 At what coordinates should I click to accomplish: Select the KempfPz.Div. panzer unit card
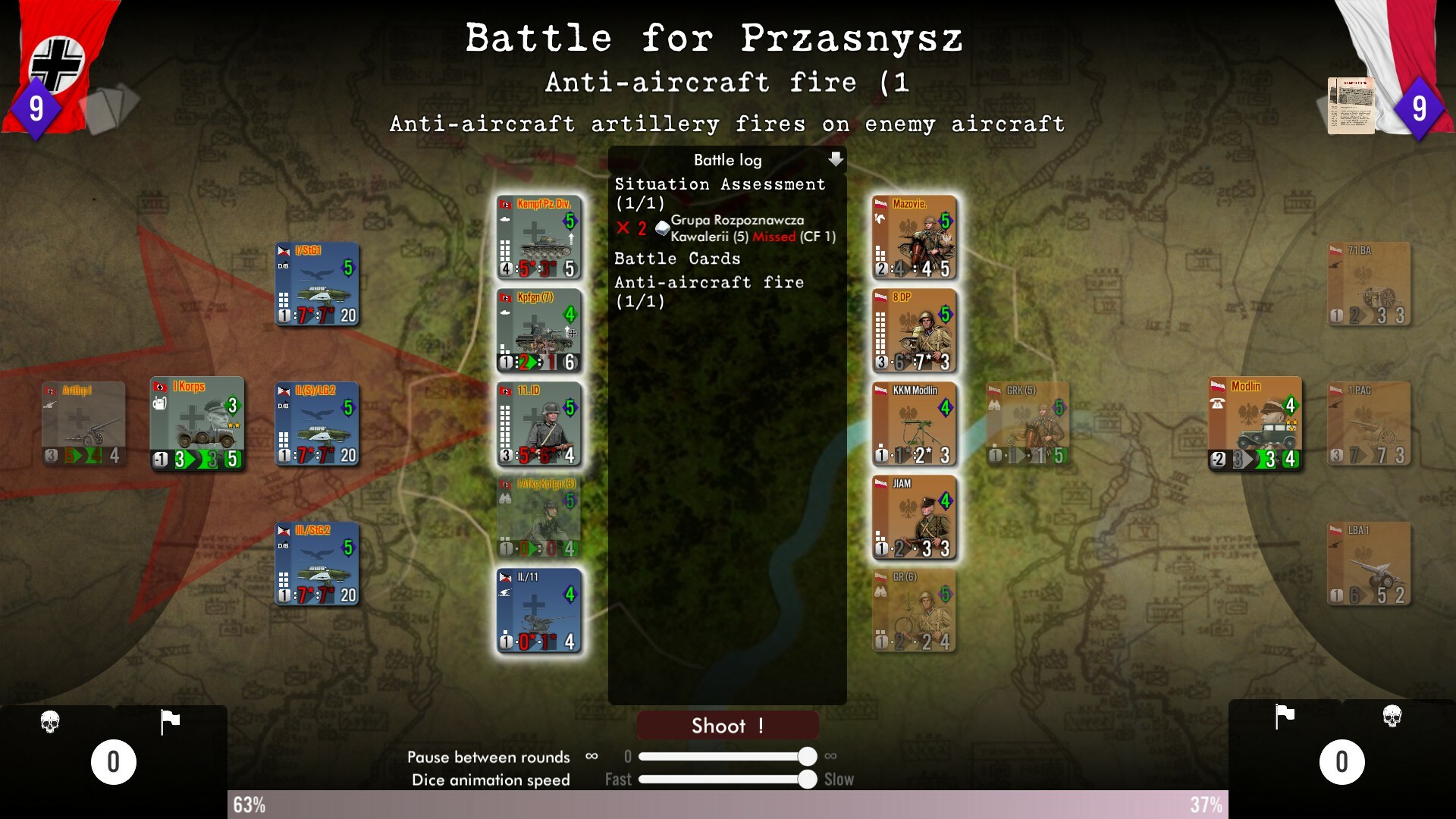(x=539, y=237)
